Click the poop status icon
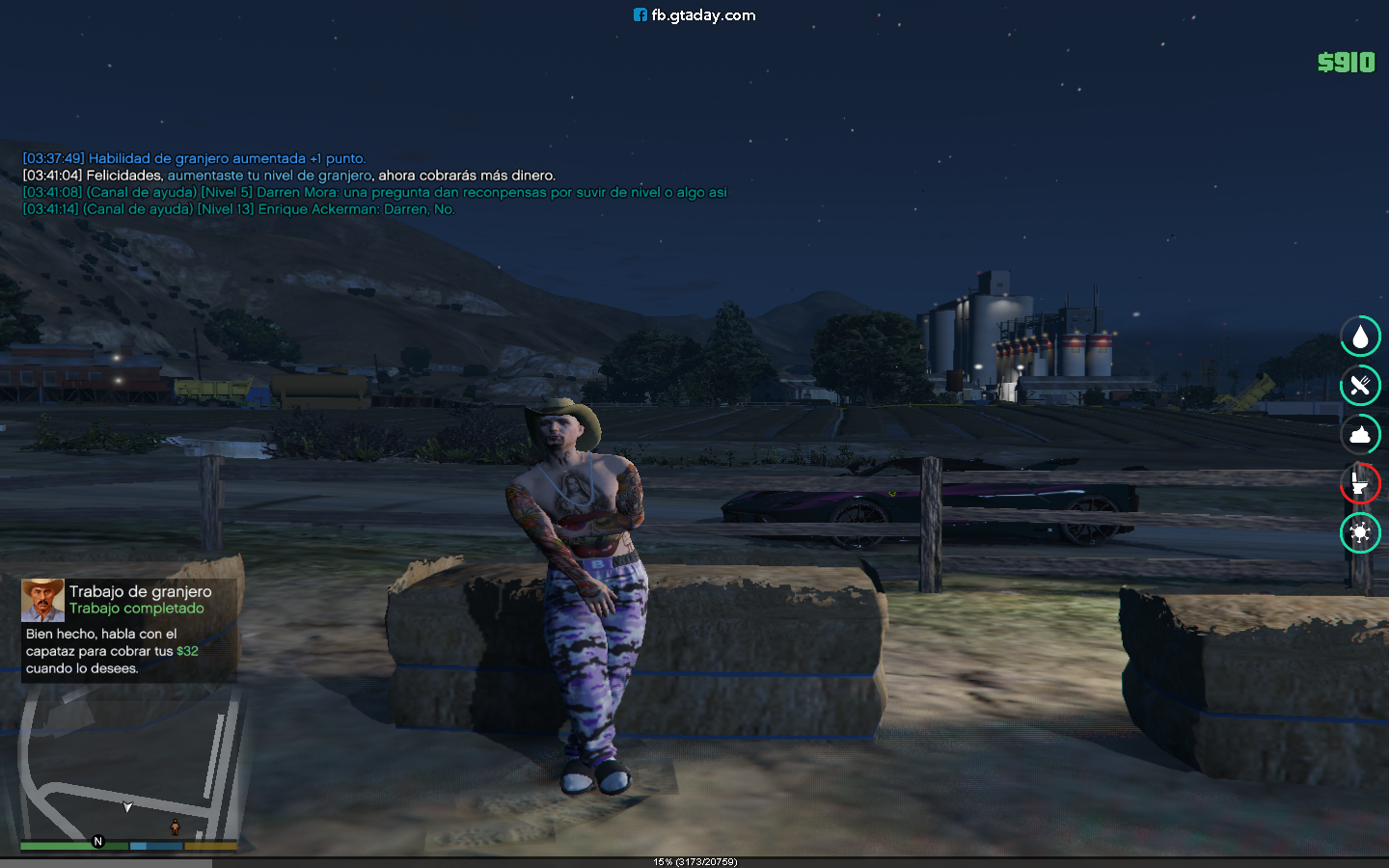1389x868 pixels. (x=1360, y=435)
